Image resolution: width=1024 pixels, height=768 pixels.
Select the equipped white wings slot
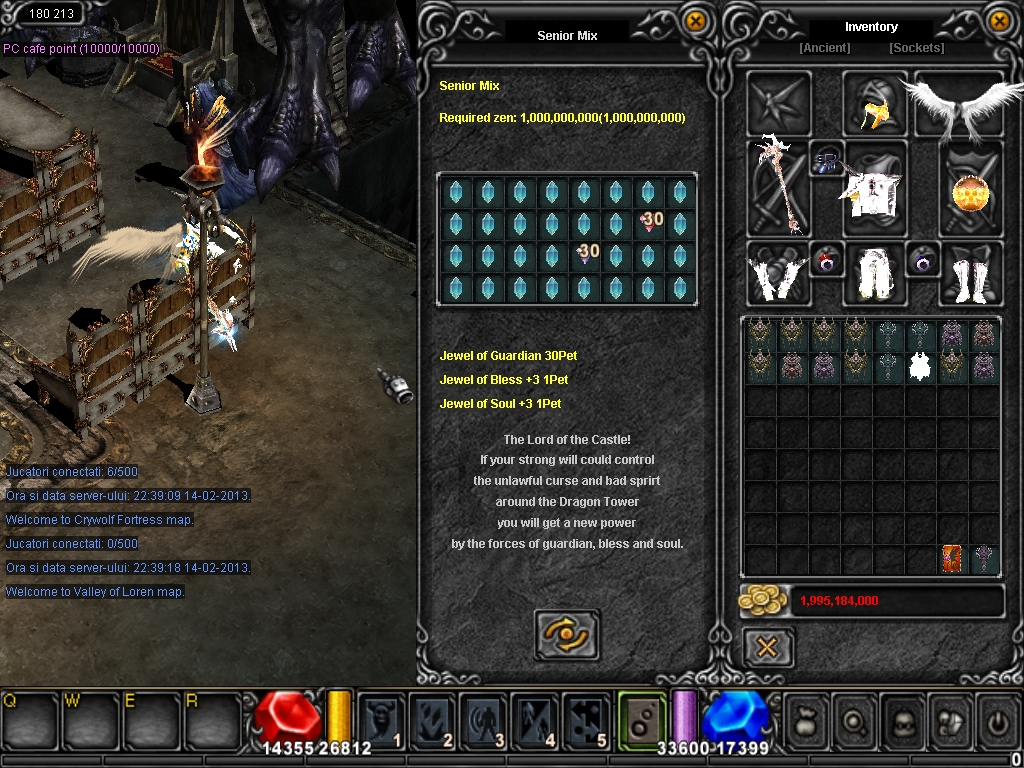point(957,103)
